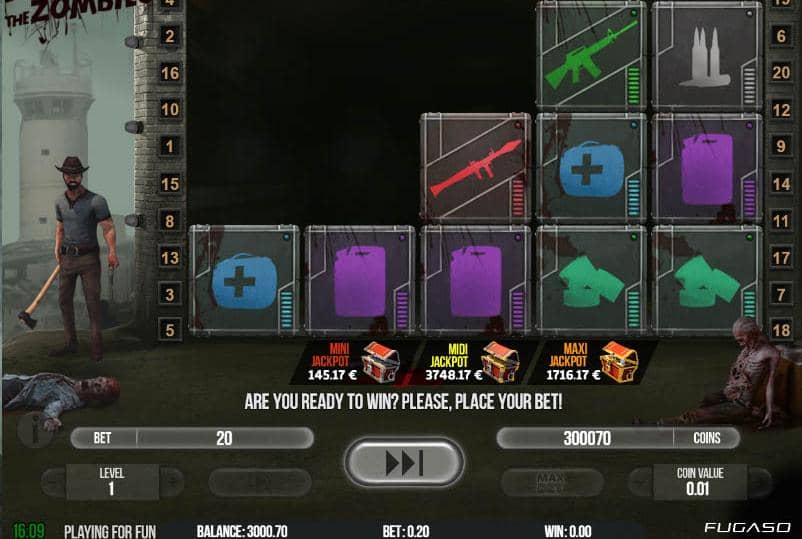This screenshot has width=802, height=539.
Task: Decrease the bet level with the left arrow
Action: (52, 482)
